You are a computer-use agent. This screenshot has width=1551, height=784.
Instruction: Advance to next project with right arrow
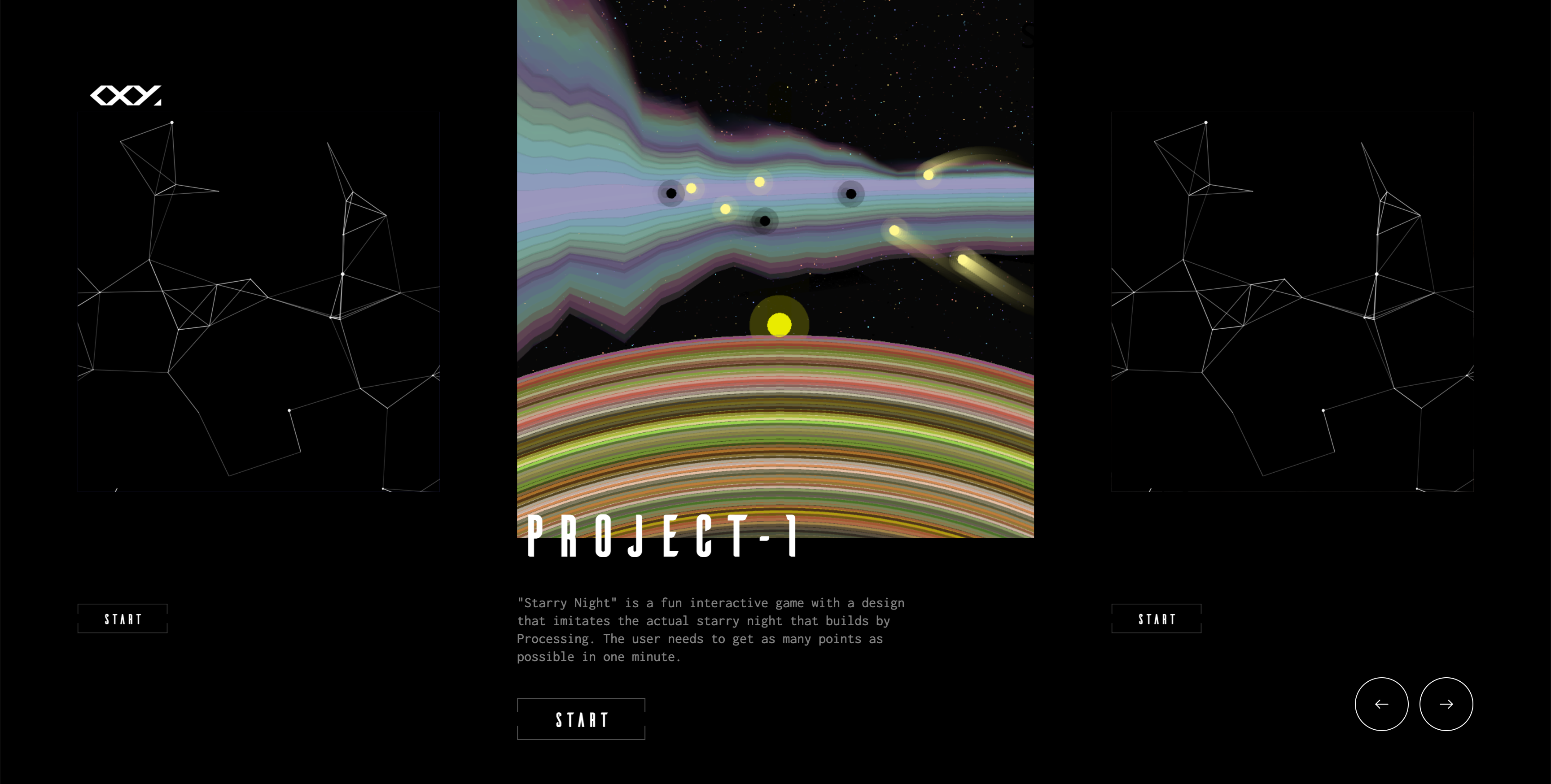click(x=1446, y=704)
